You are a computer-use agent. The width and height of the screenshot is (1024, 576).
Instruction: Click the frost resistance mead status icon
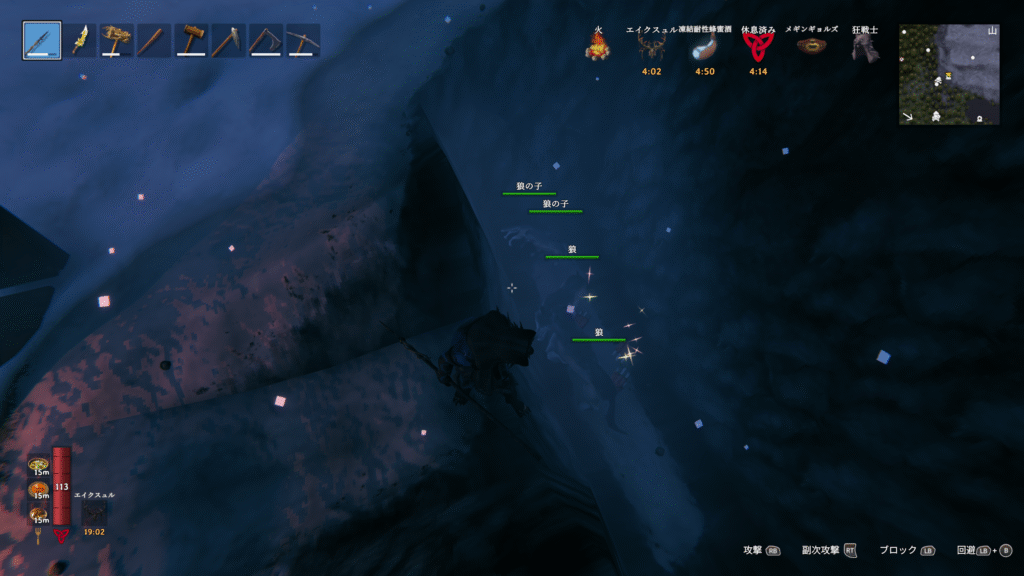pos(705,46)
